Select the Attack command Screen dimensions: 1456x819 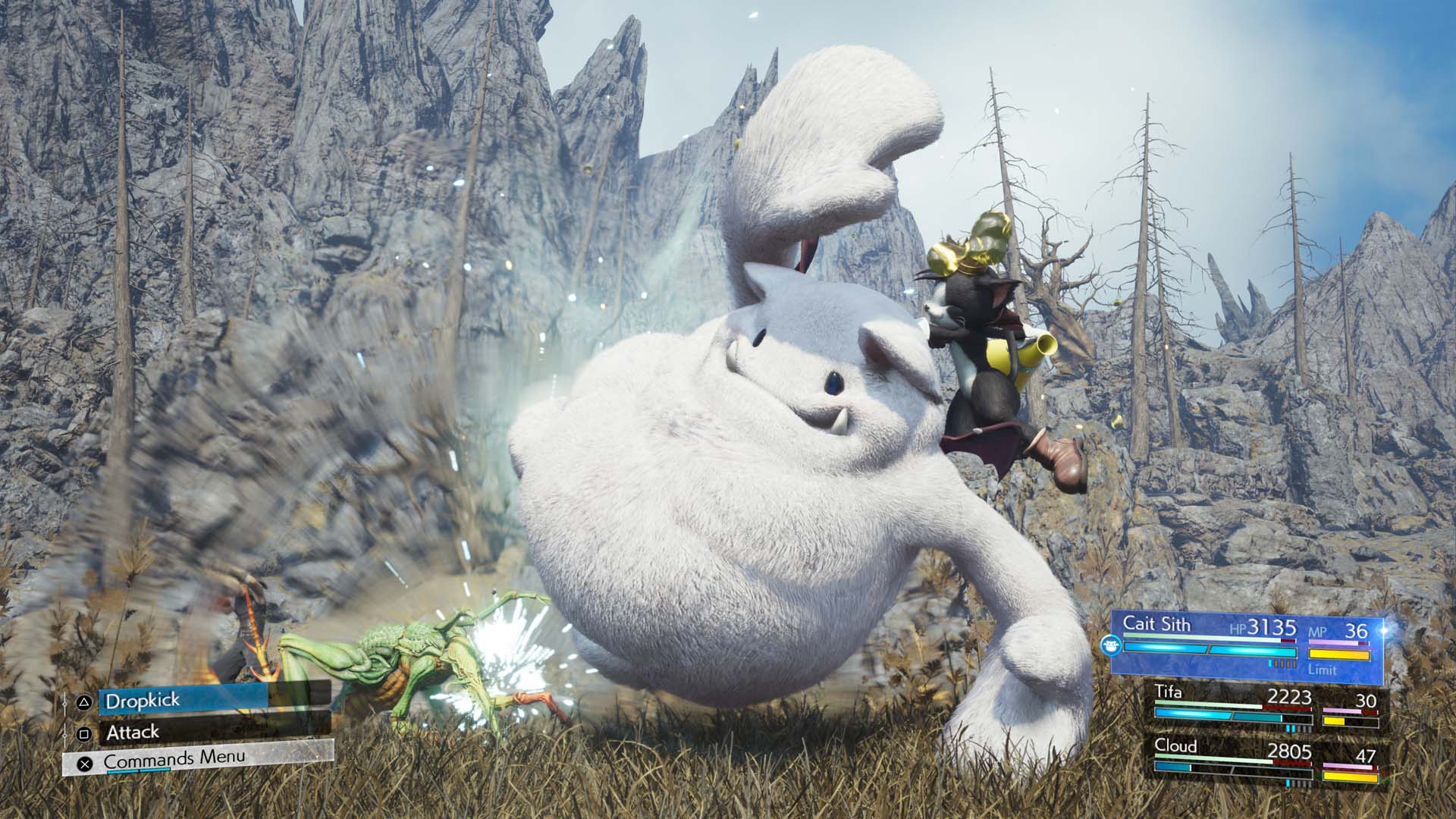click(x=132, y=731)
